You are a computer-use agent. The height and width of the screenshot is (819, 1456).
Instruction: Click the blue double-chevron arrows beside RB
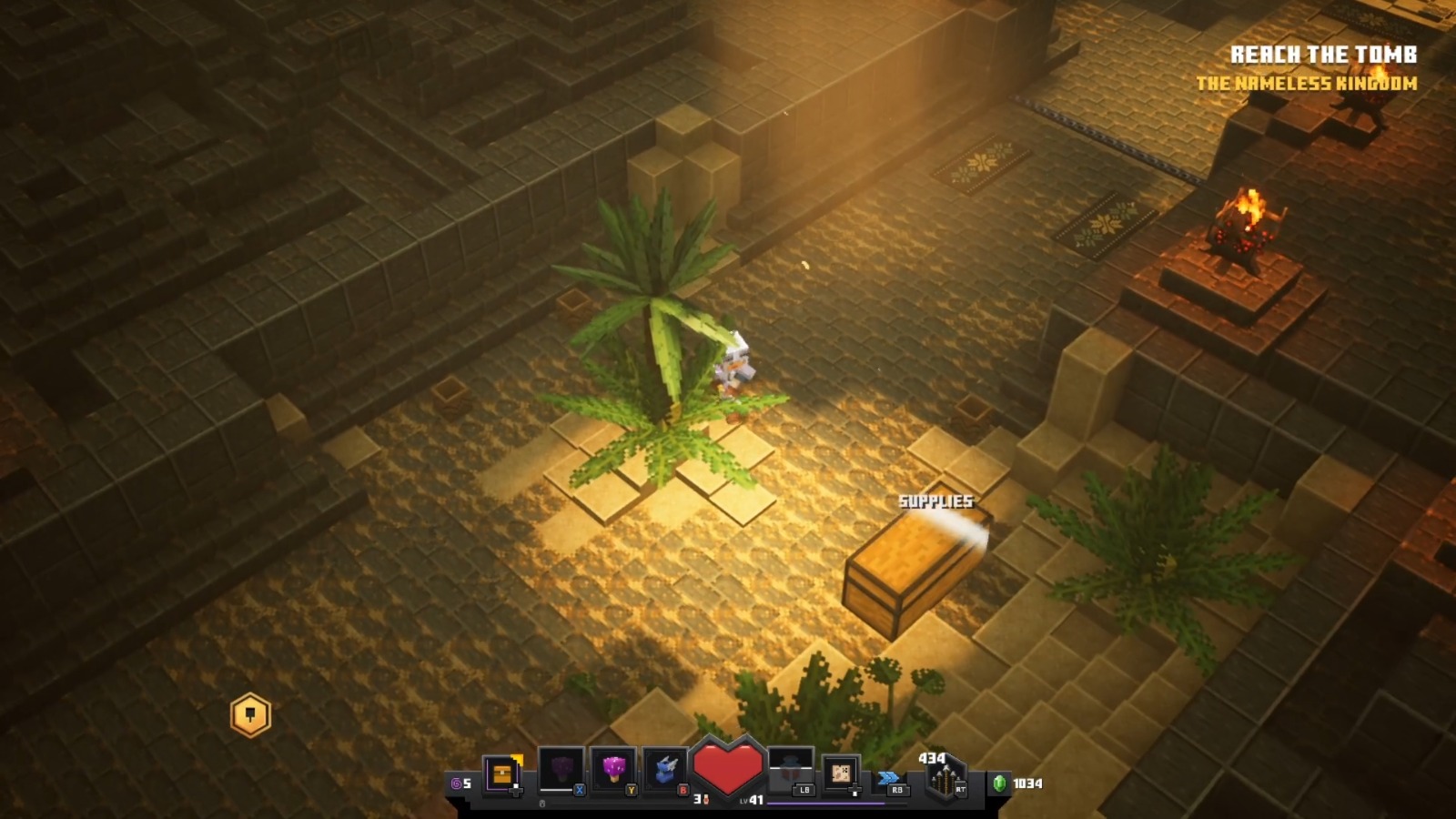(891, 777)
